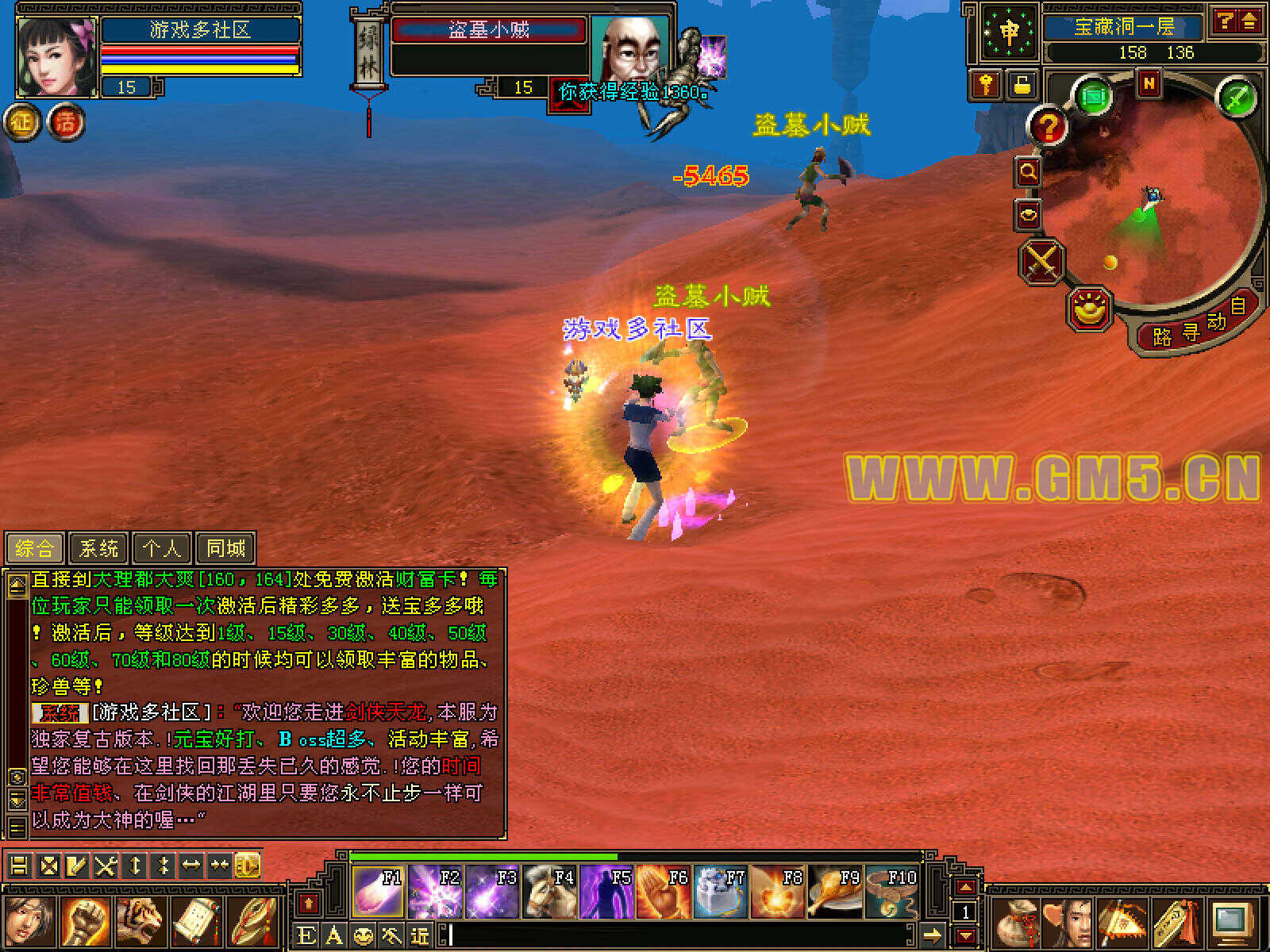Click the 活 round button under the portrait

67,123
